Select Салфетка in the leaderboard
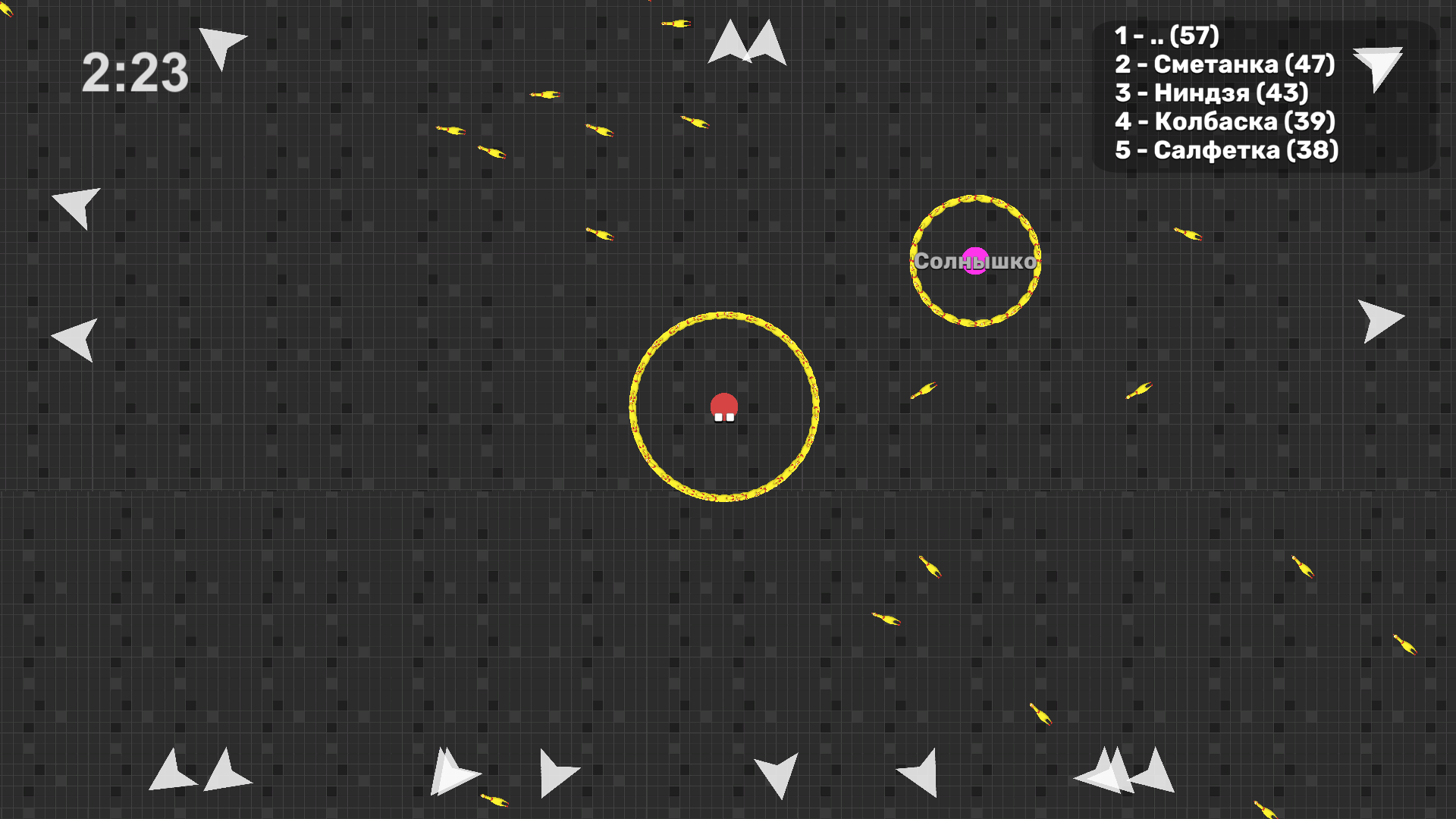The width and height of the screenshot is (1456, 819). coord(1227,150)
